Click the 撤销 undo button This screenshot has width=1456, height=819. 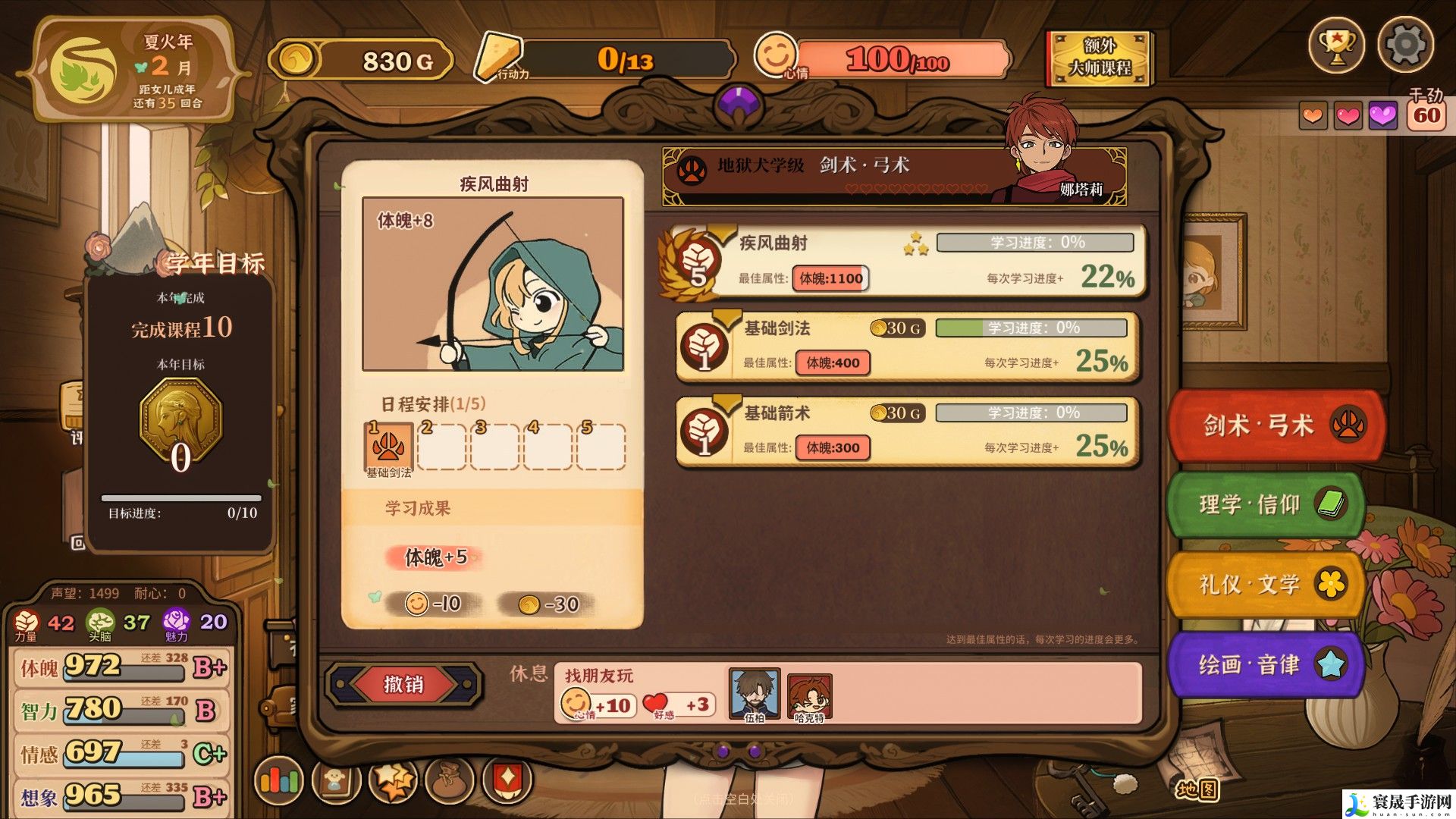(x=403, y=685)
